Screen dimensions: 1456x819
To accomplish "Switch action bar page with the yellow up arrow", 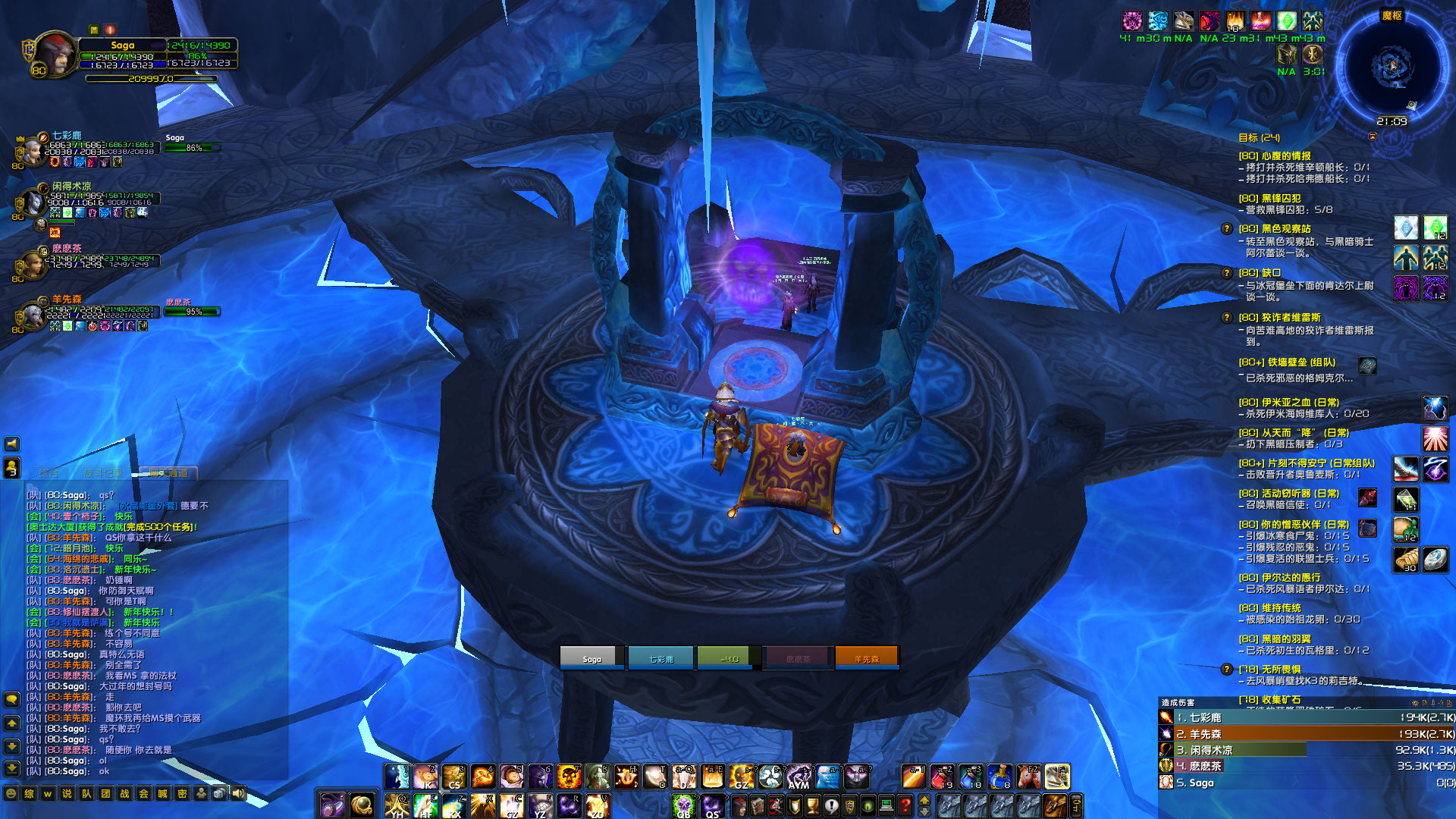I will click(x=925, y=802).
